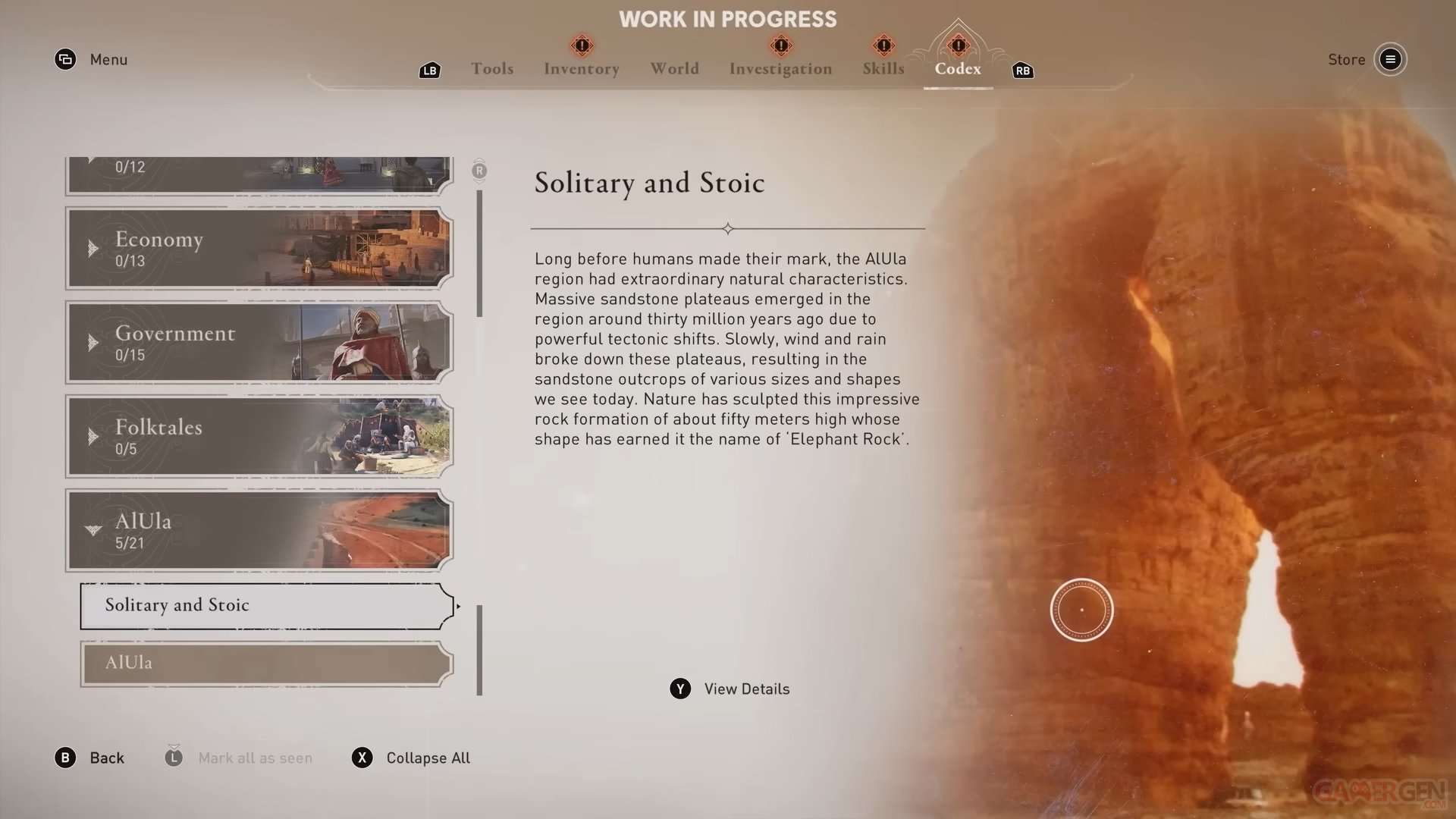Select the Investigation tab

click(780, 69)
